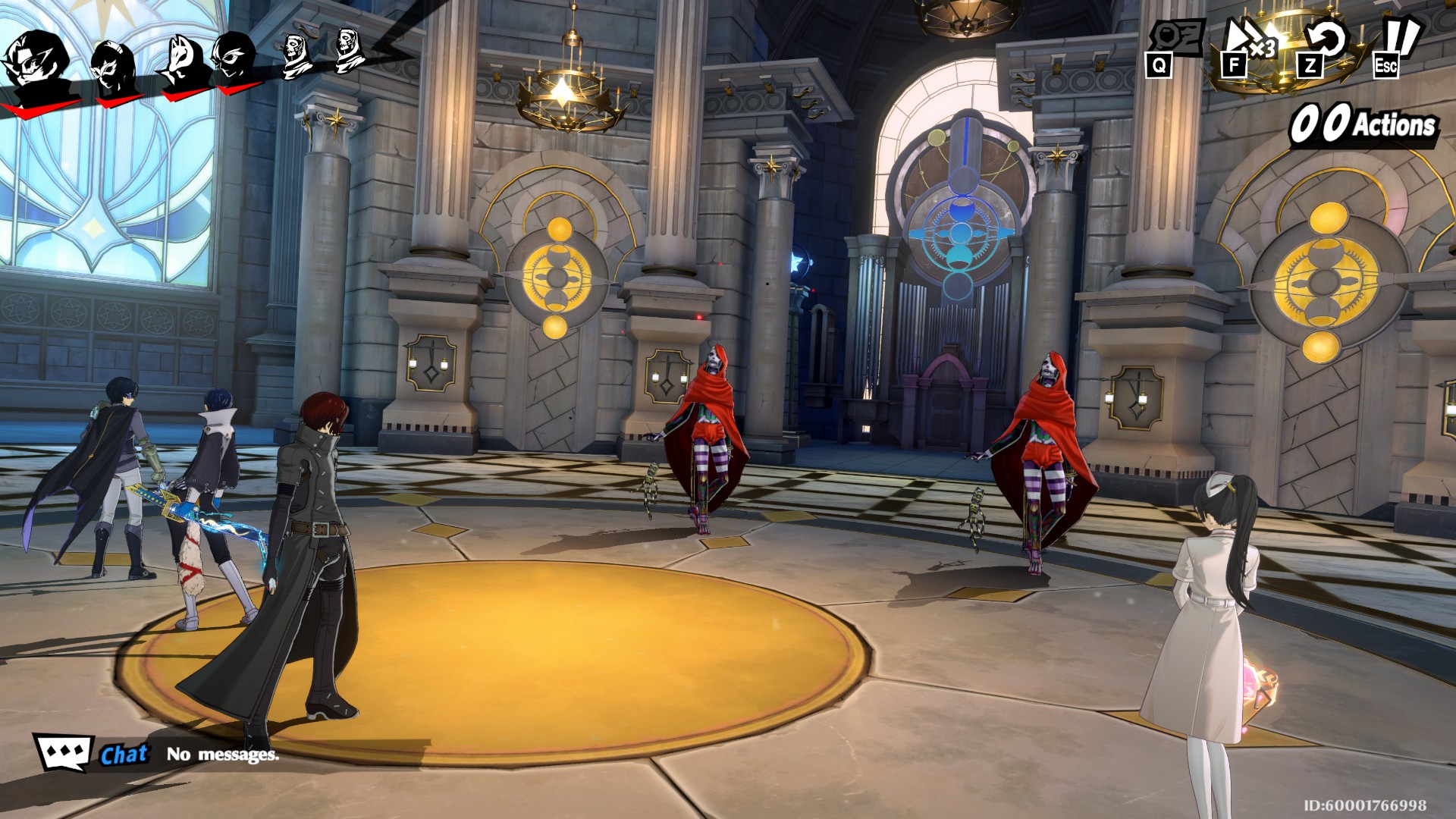Image resolution: width=1456 pixels, height=819 pixels.
Task: Click the circular arrow auto-battle icon
Action: pos(1323,44)
